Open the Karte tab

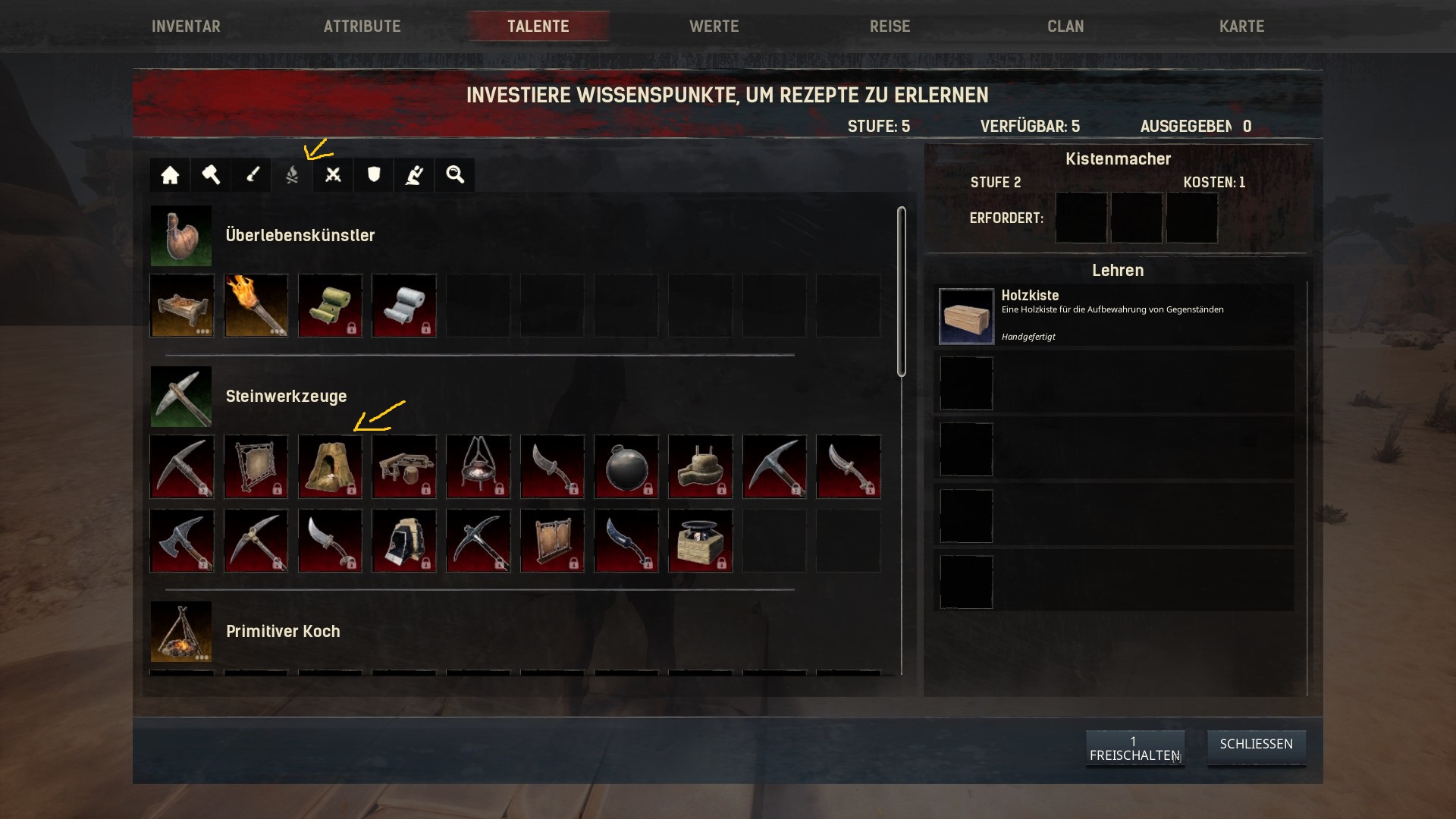(x=1241, y=27)
